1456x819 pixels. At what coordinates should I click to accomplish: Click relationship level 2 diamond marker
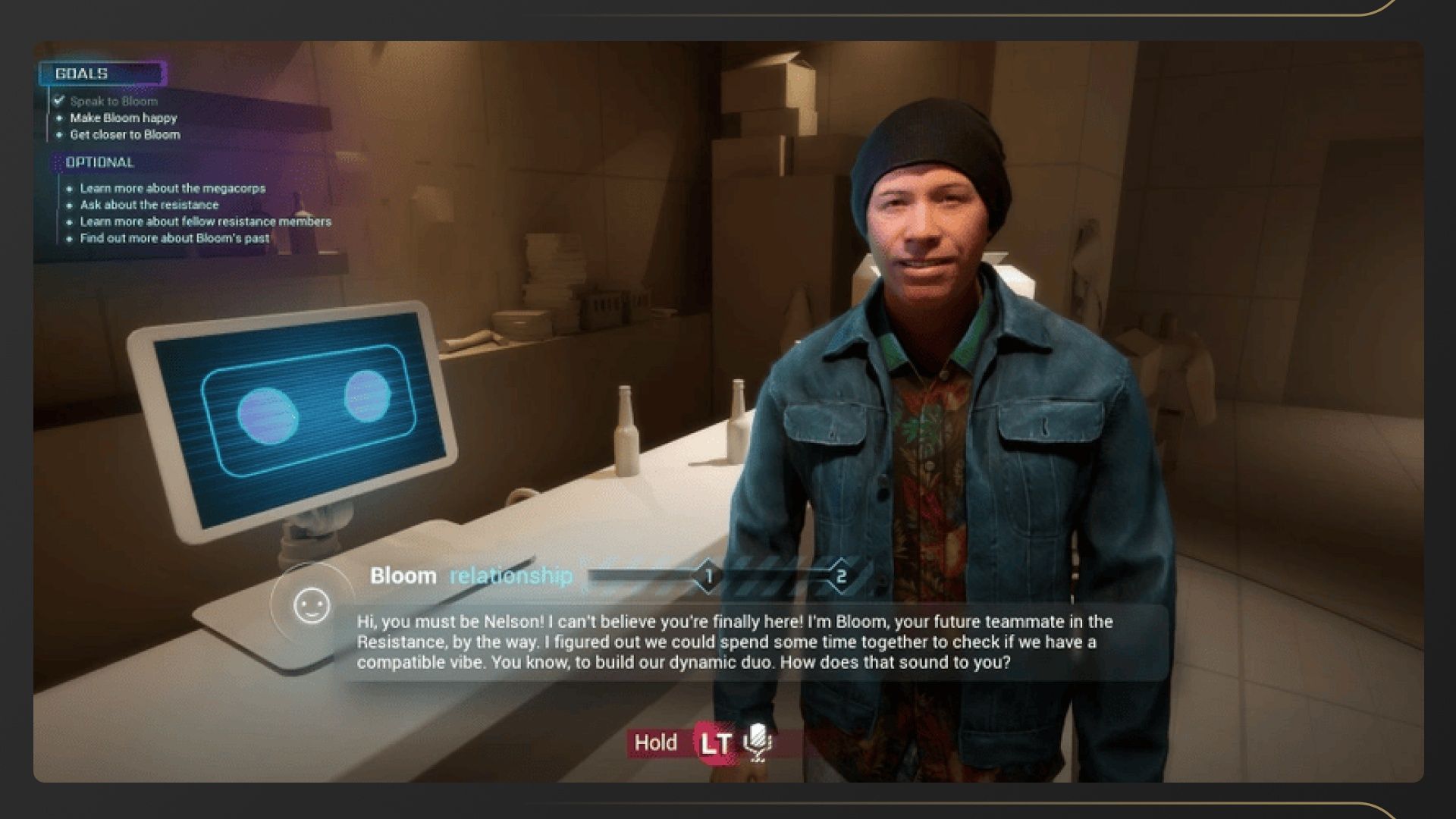click(x=840, y=576)
